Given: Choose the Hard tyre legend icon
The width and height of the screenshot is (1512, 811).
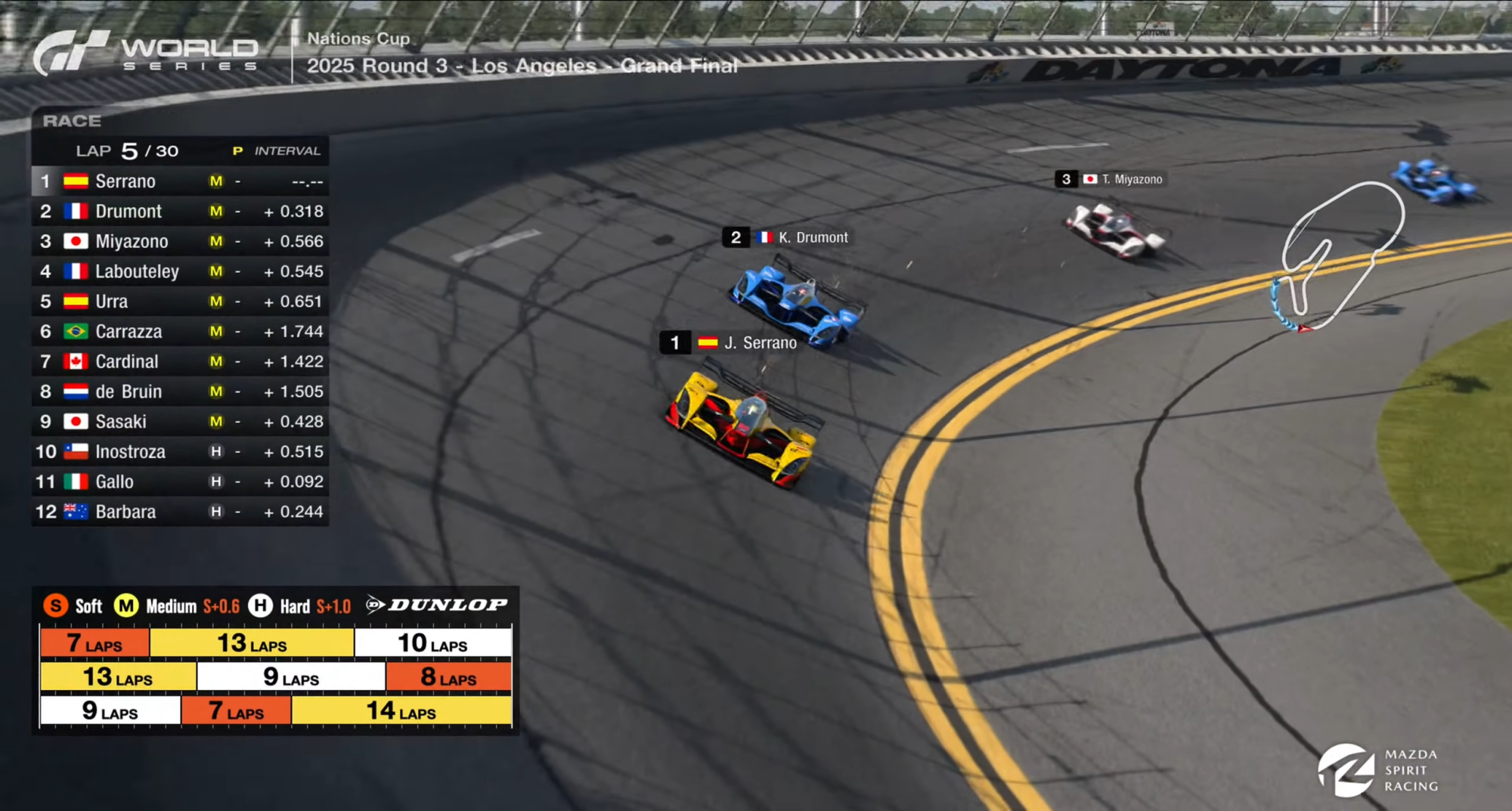Looking at the screenshot, I should (260, 605).
